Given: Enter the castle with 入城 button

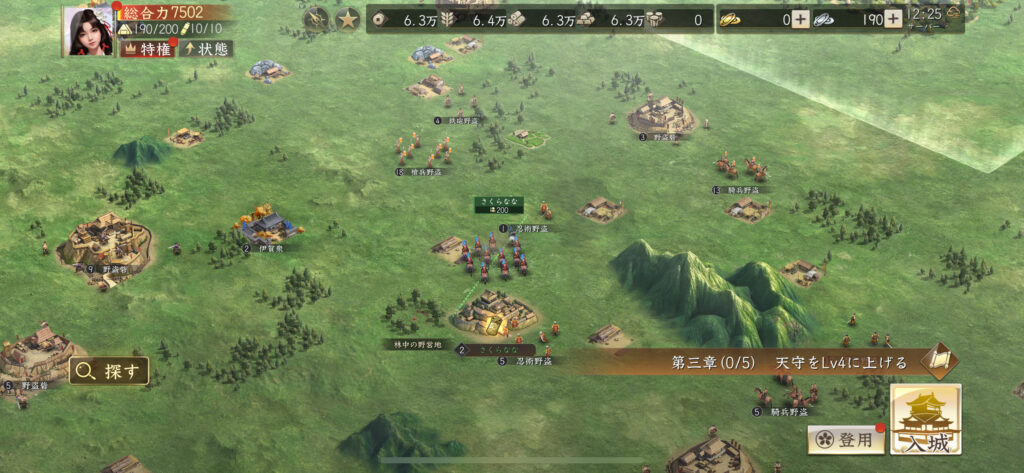Looking at the screenshot, I should point(925,420).
